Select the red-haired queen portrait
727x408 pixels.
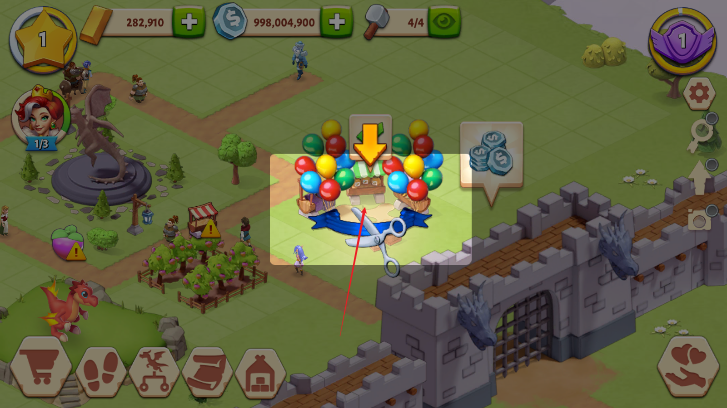36,113
